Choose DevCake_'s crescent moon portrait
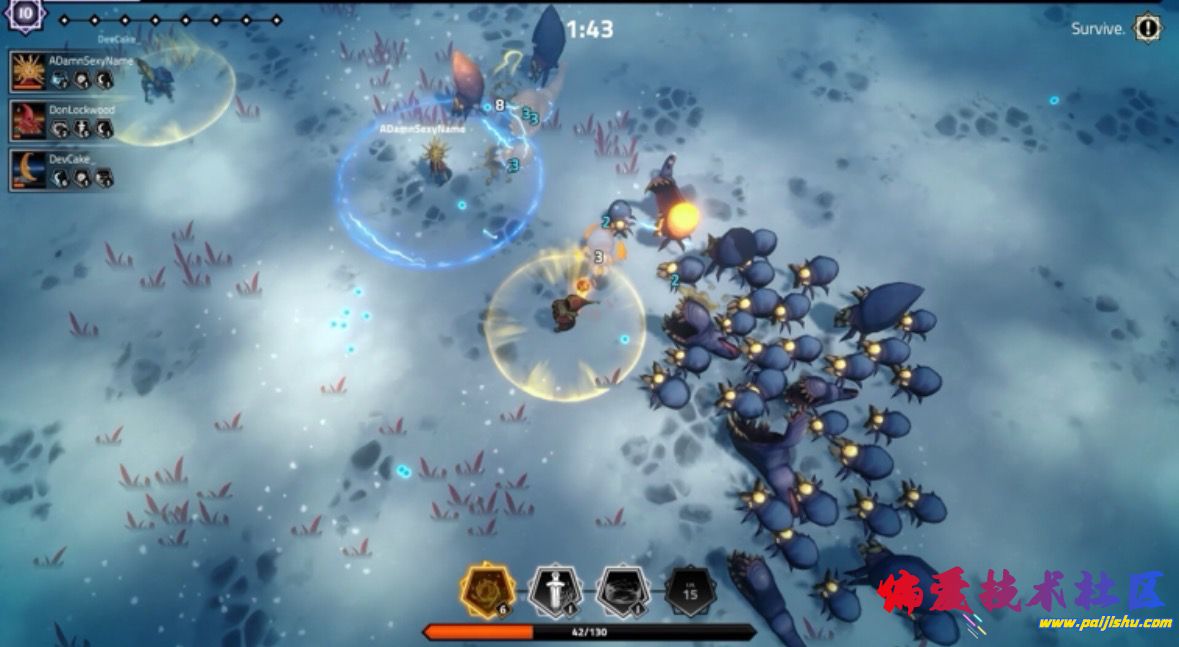Viewport: 1179px width, 647px height. [x=28, y=169]
